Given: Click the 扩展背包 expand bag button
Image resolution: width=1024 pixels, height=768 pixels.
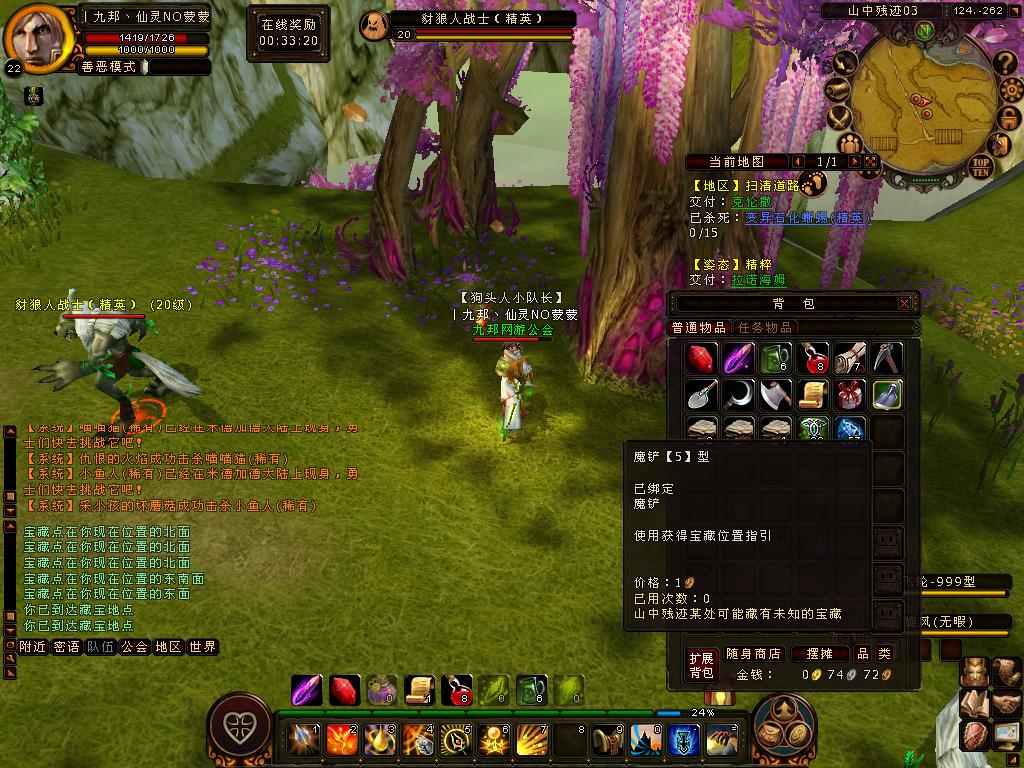Looking at the screenshot, I should pyautogui.click(x=701, y=665).
